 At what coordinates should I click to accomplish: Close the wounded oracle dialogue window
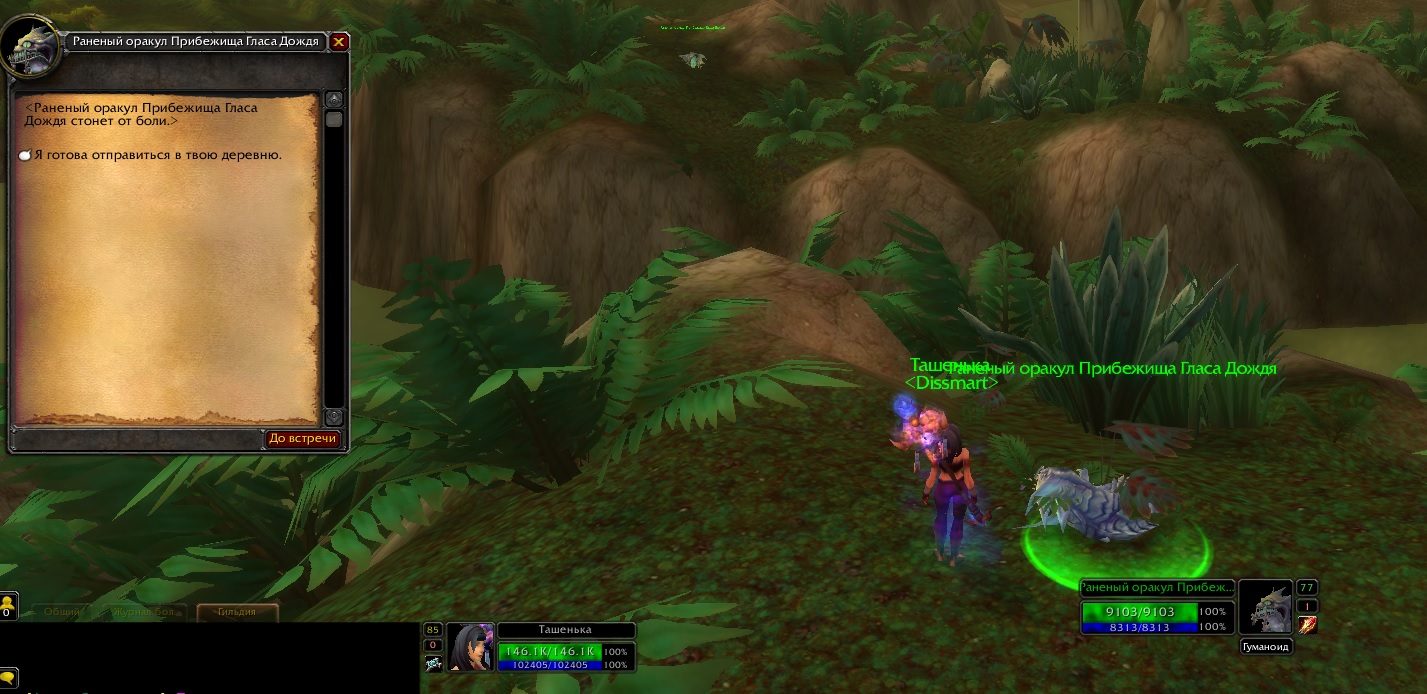(339, 42)
